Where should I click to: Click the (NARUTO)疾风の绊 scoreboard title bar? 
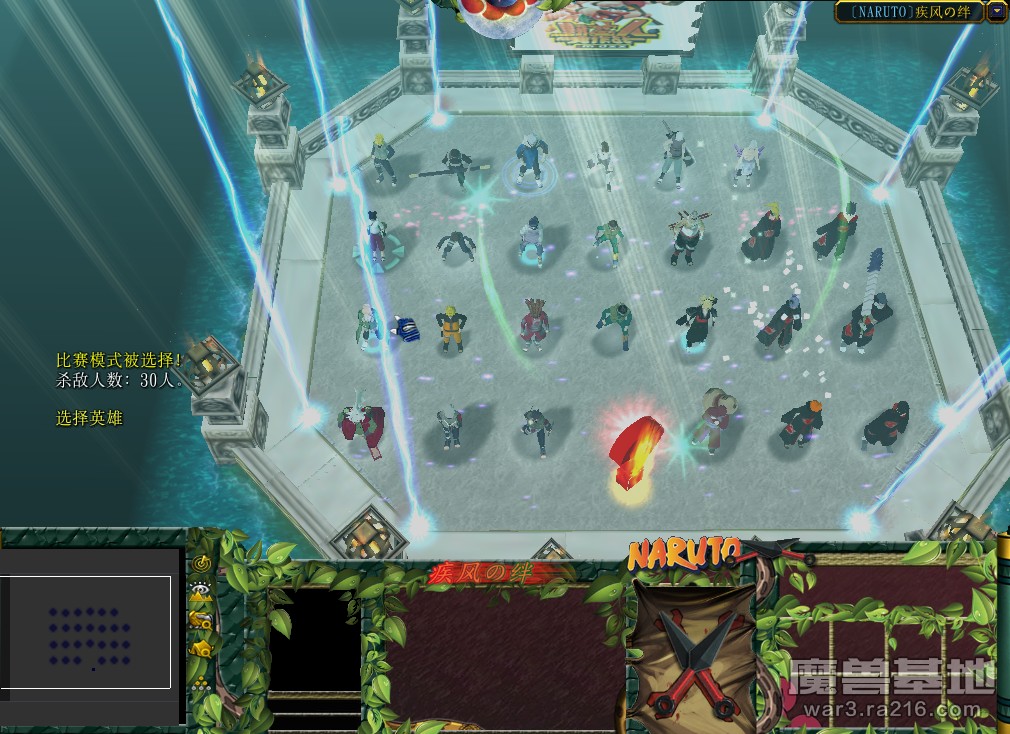[x=909, y=12]
